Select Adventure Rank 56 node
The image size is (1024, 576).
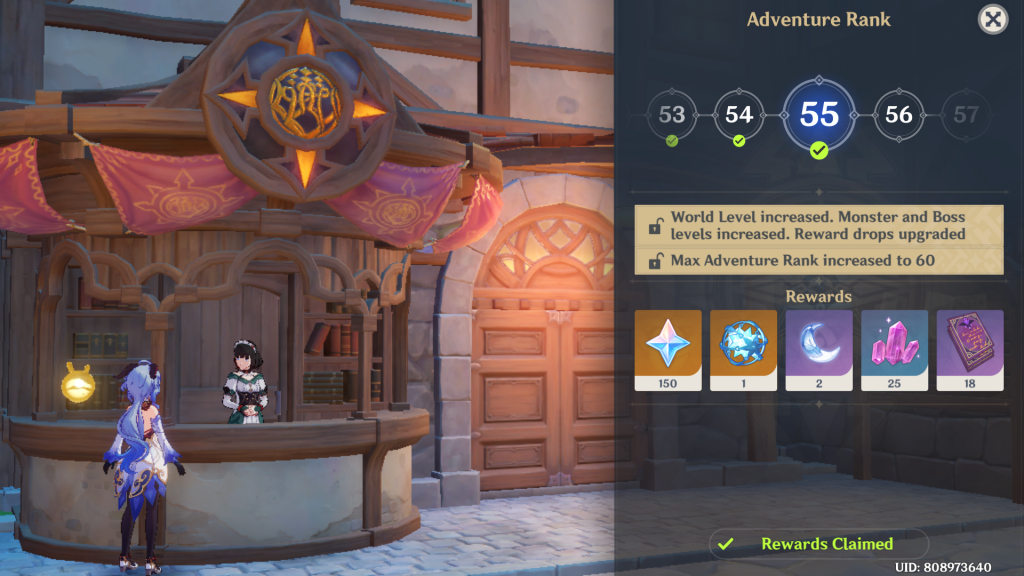click(x=899, y=114)
